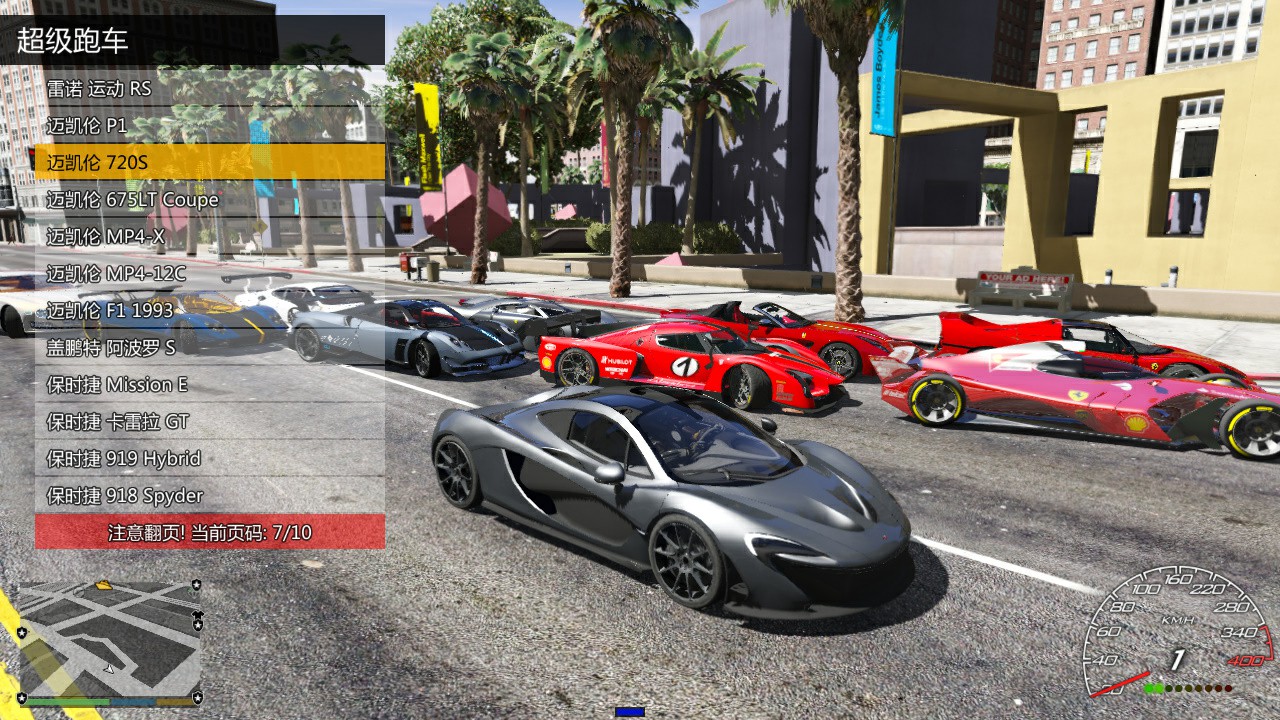Pick 保时捷 919 Hybrid
1280x720 pixels.
pyautogui.click(x=210, y=458)
